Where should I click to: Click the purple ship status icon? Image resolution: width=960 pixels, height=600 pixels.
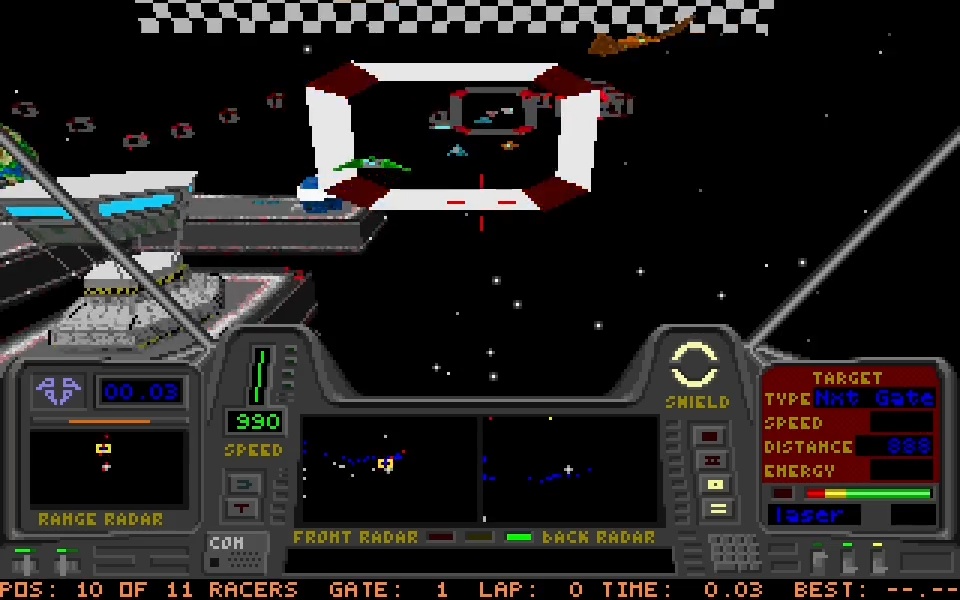59,390
